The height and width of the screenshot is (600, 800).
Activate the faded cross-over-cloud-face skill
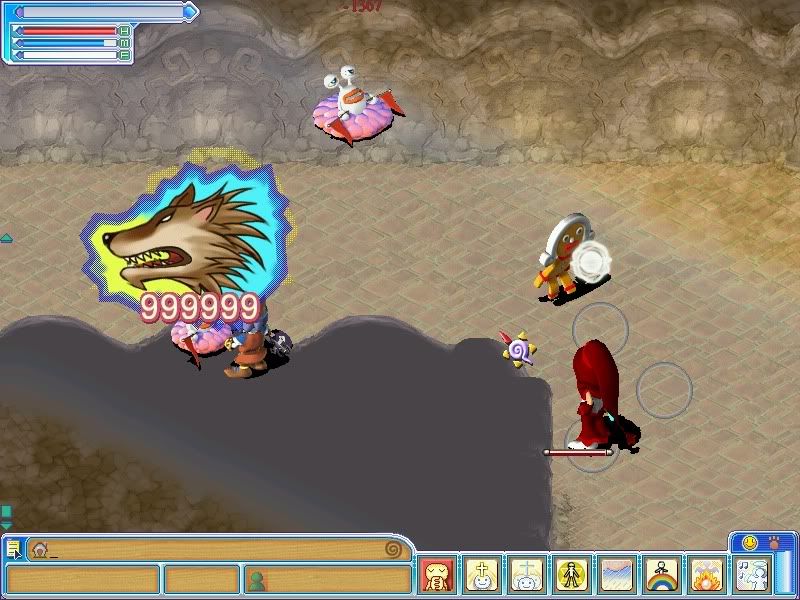click(x=526, y=575)
